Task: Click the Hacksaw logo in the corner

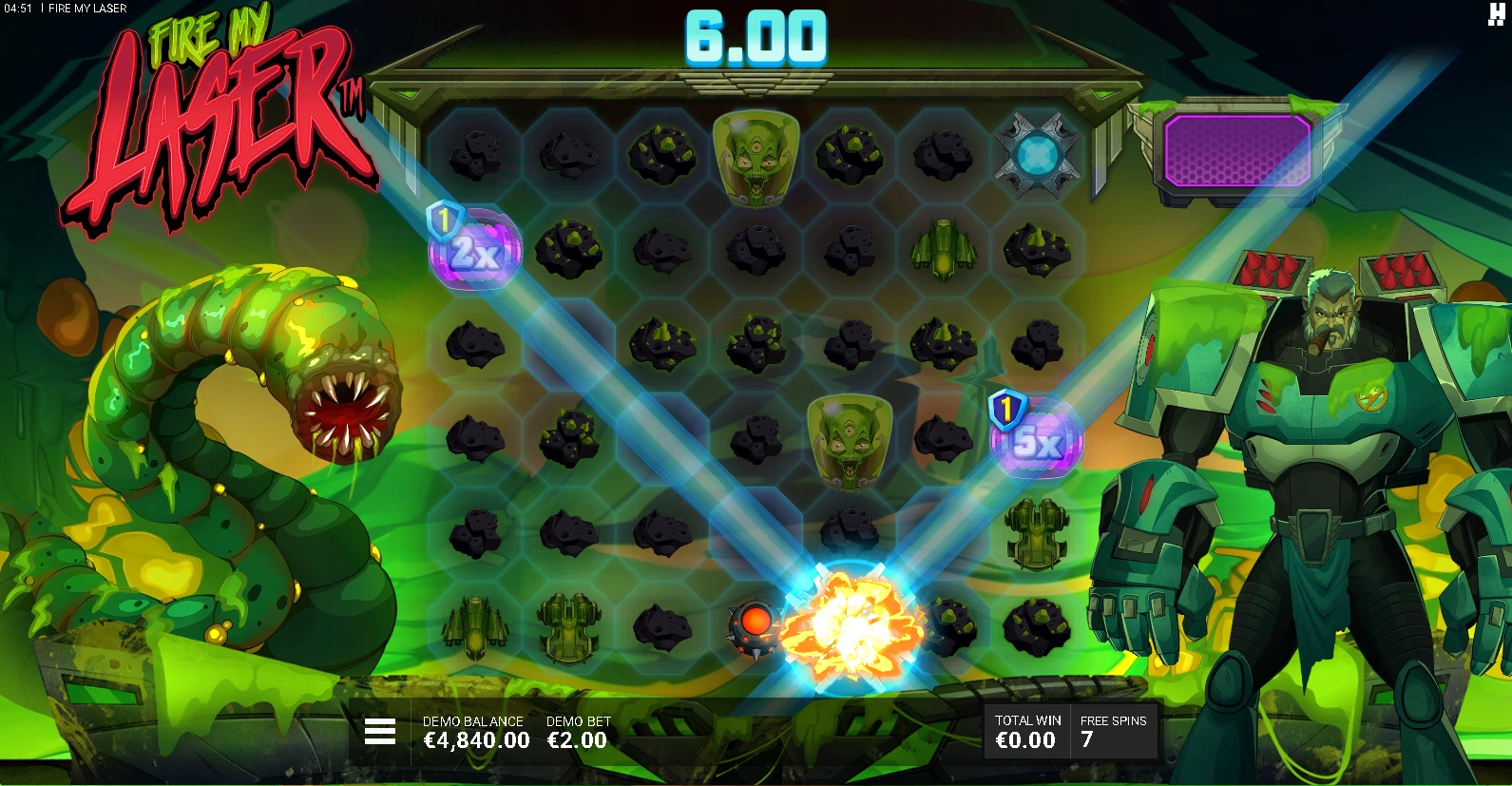Action: click(1496, 13)
